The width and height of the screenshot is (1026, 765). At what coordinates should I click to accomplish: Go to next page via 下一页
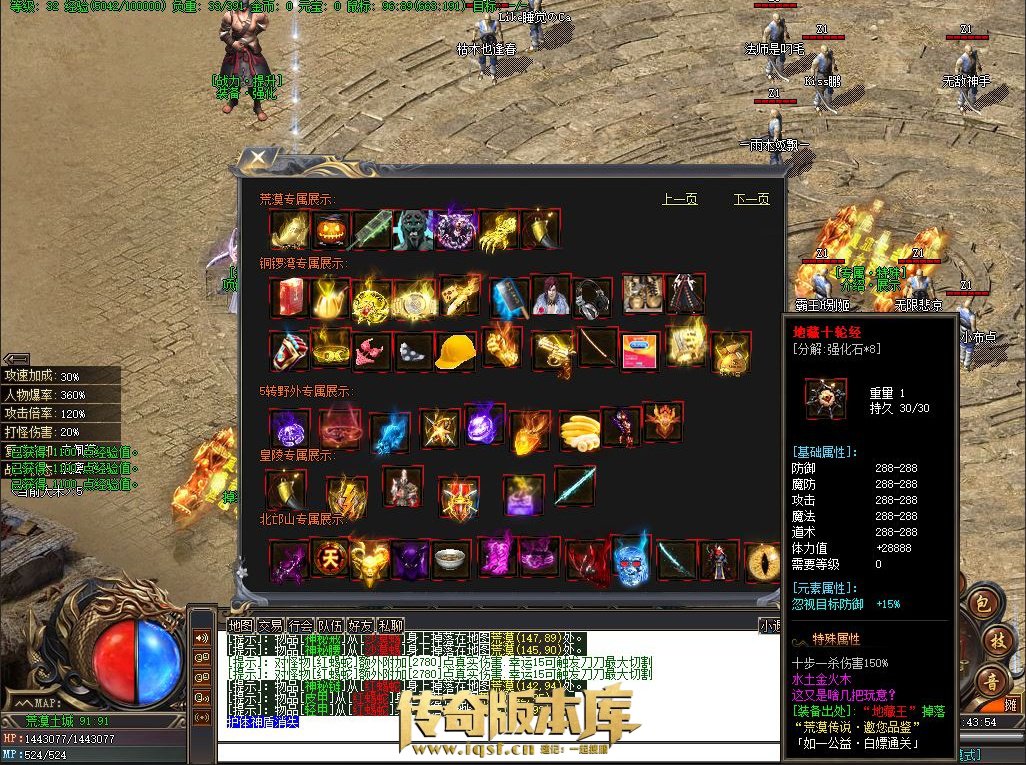pos(751,199)
